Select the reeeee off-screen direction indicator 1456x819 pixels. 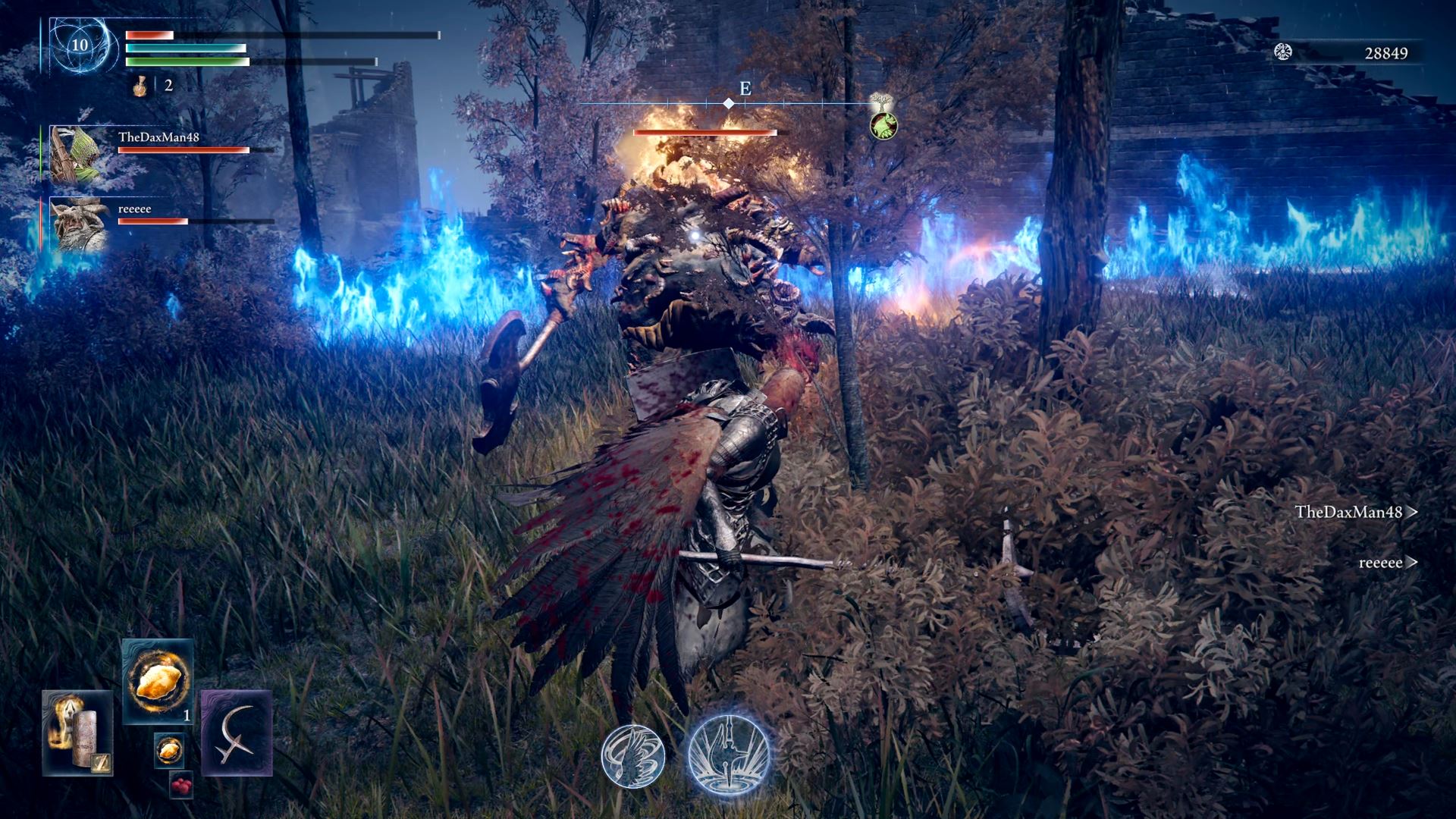[1388, 563]
